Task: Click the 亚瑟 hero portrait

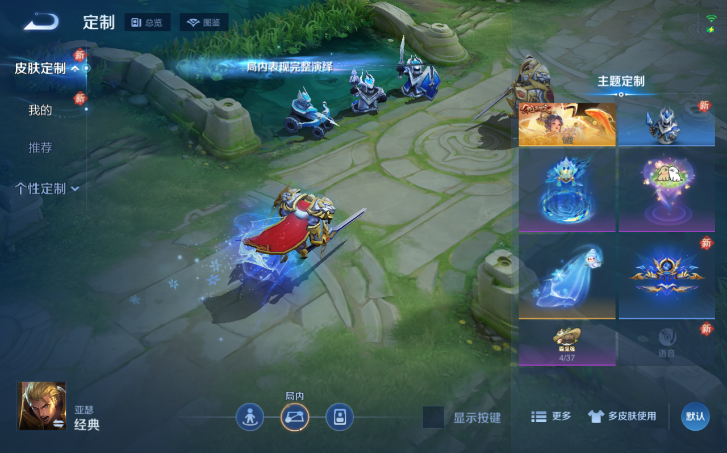Action: (x=42, y=406)
